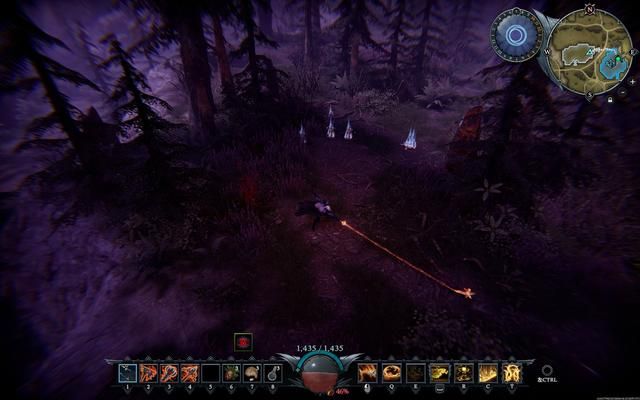Activate the C ability icon
The height and width of the screenshot is (400, 640).
click(487, 373)
